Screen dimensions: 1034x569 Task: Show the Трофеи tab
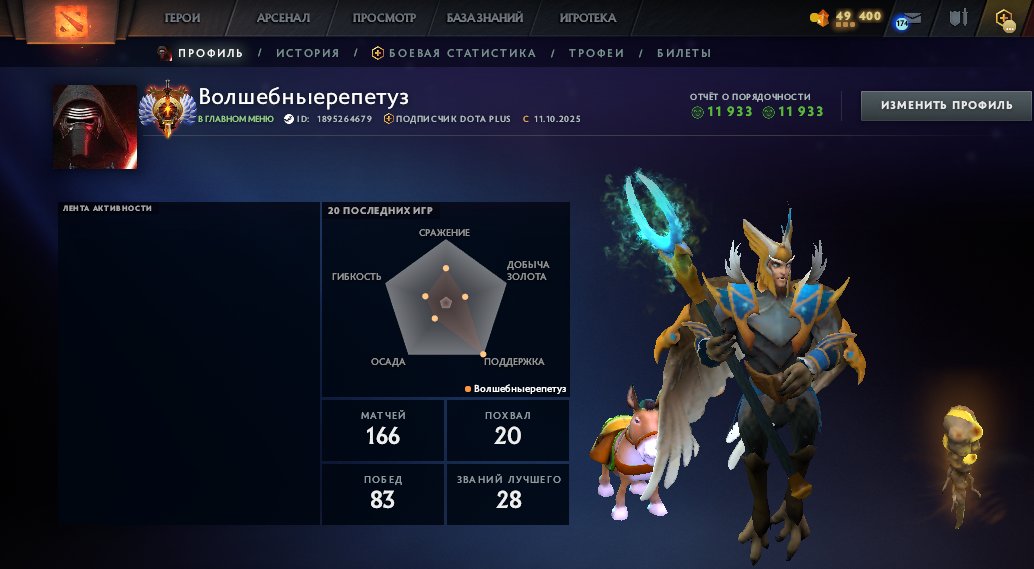[596, 53]
